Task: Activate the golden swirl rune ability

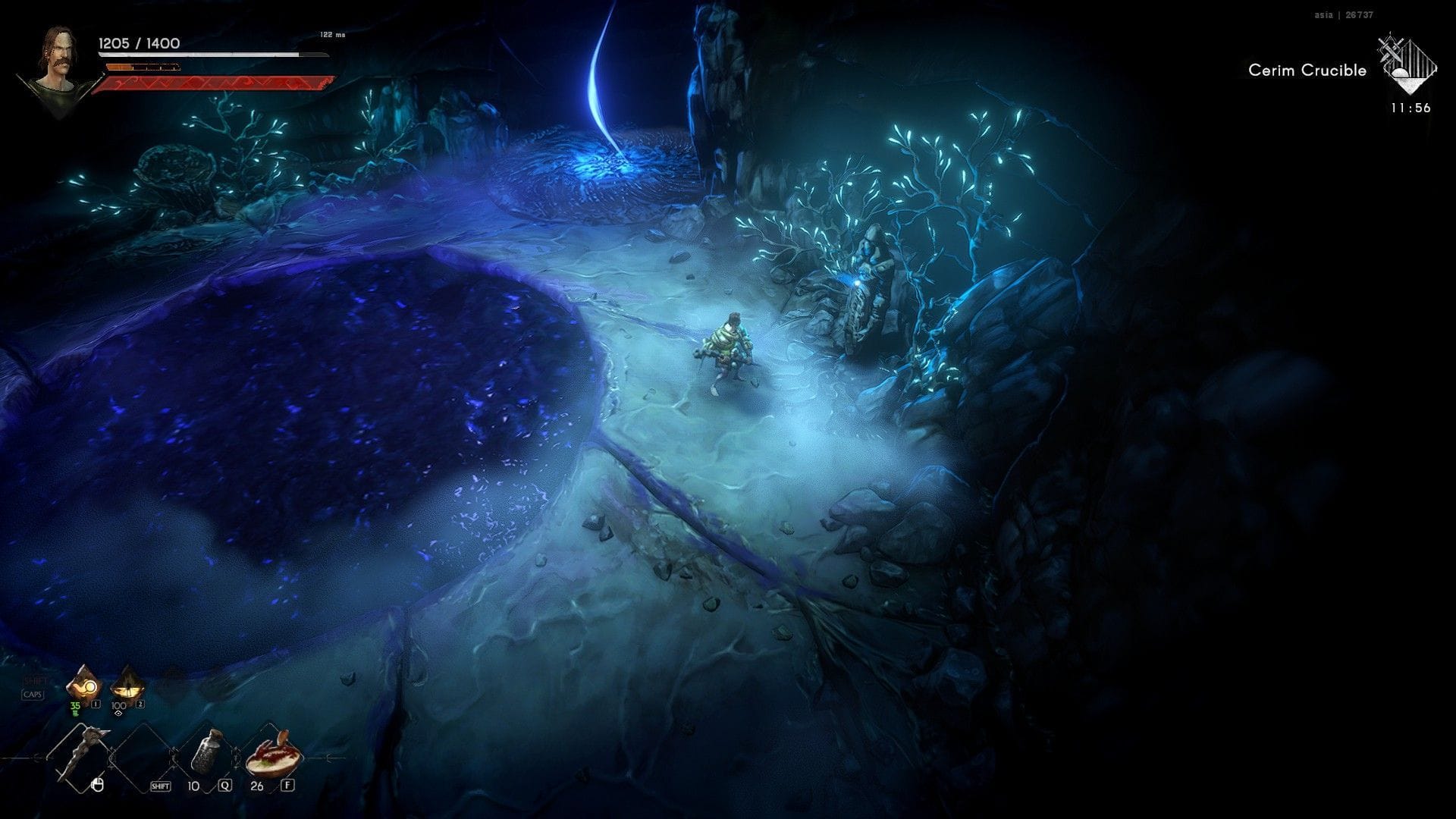Action: click(83, 686)
